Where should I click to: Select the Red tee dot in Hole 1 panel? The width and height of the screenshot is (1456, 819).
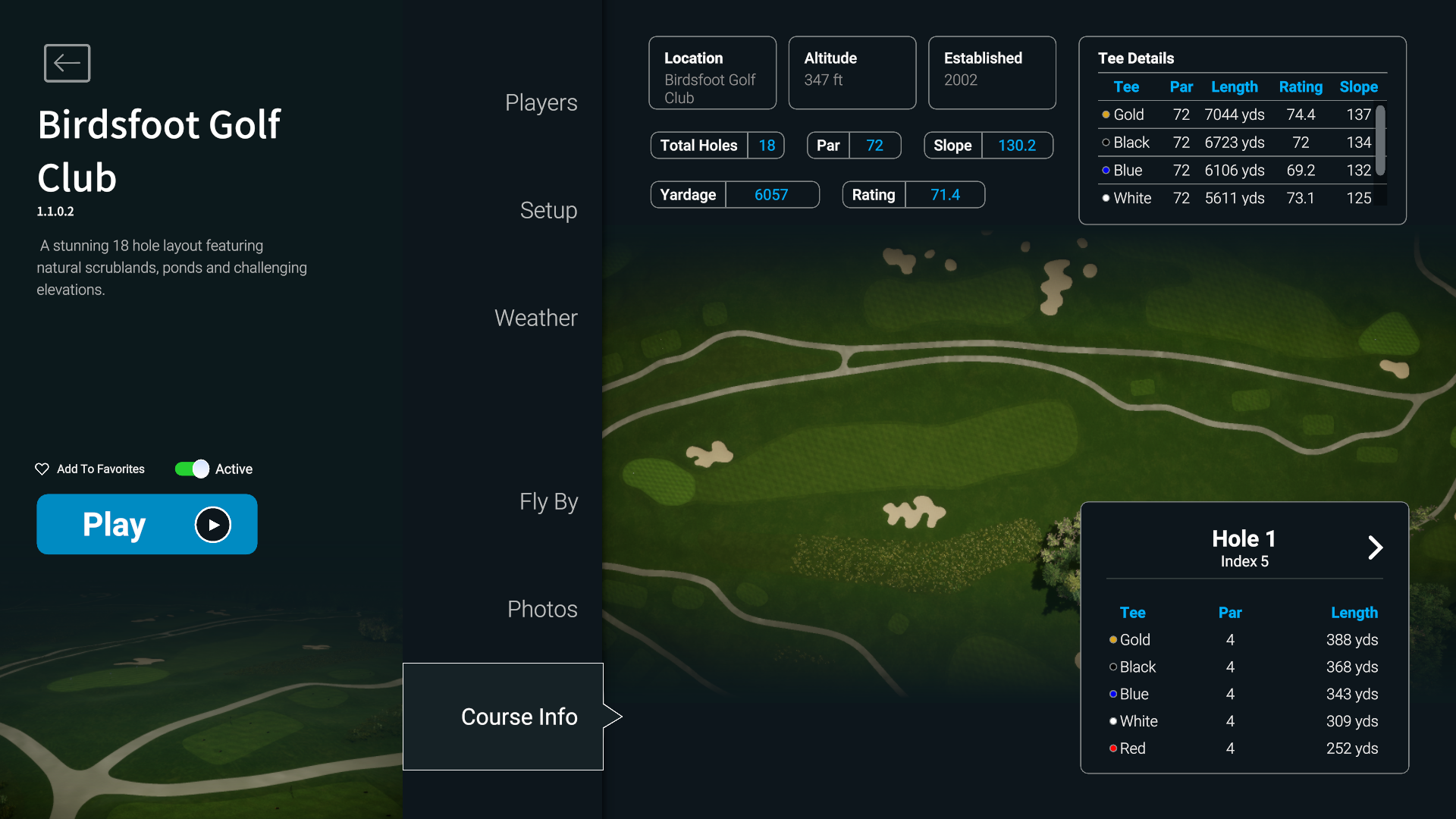pos(1112,748)
